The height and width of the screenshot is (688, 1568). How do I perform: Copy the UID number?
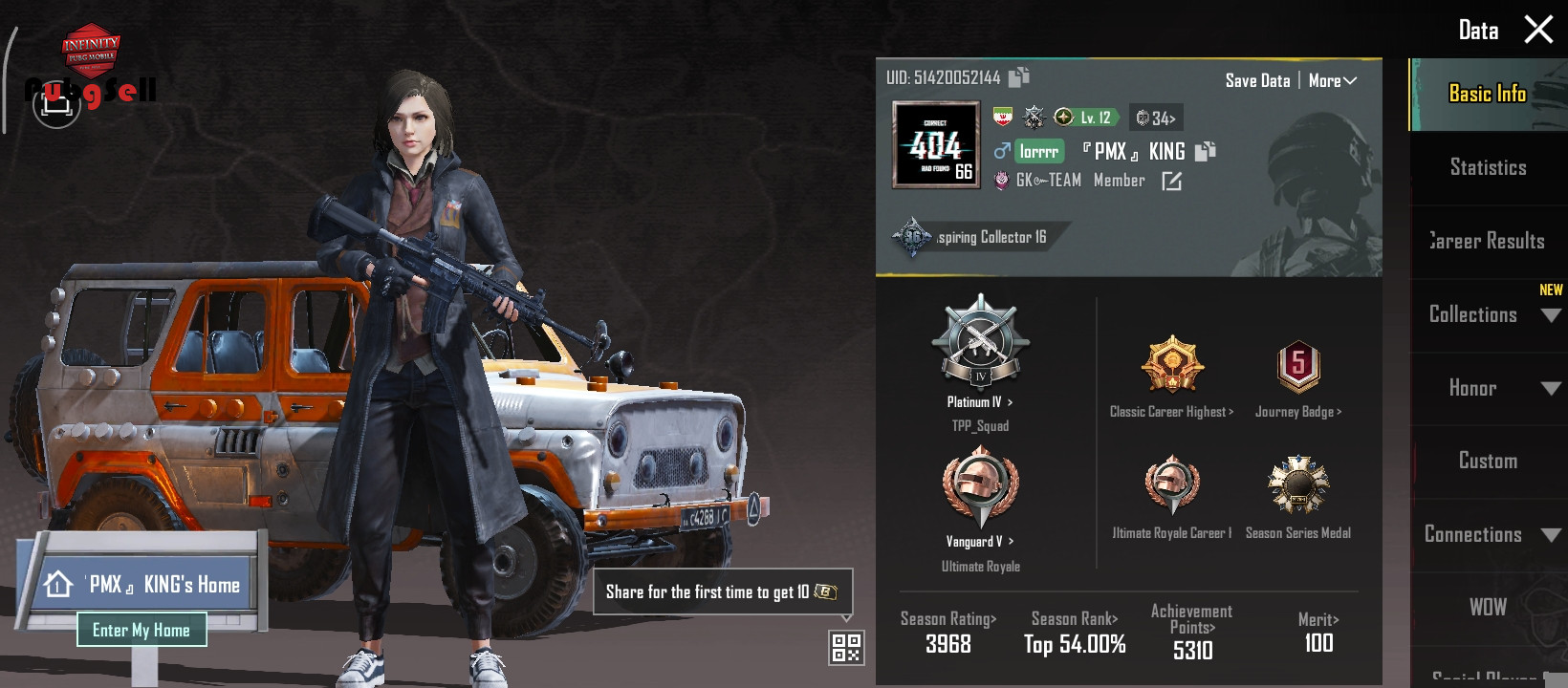coord(1019,76)
